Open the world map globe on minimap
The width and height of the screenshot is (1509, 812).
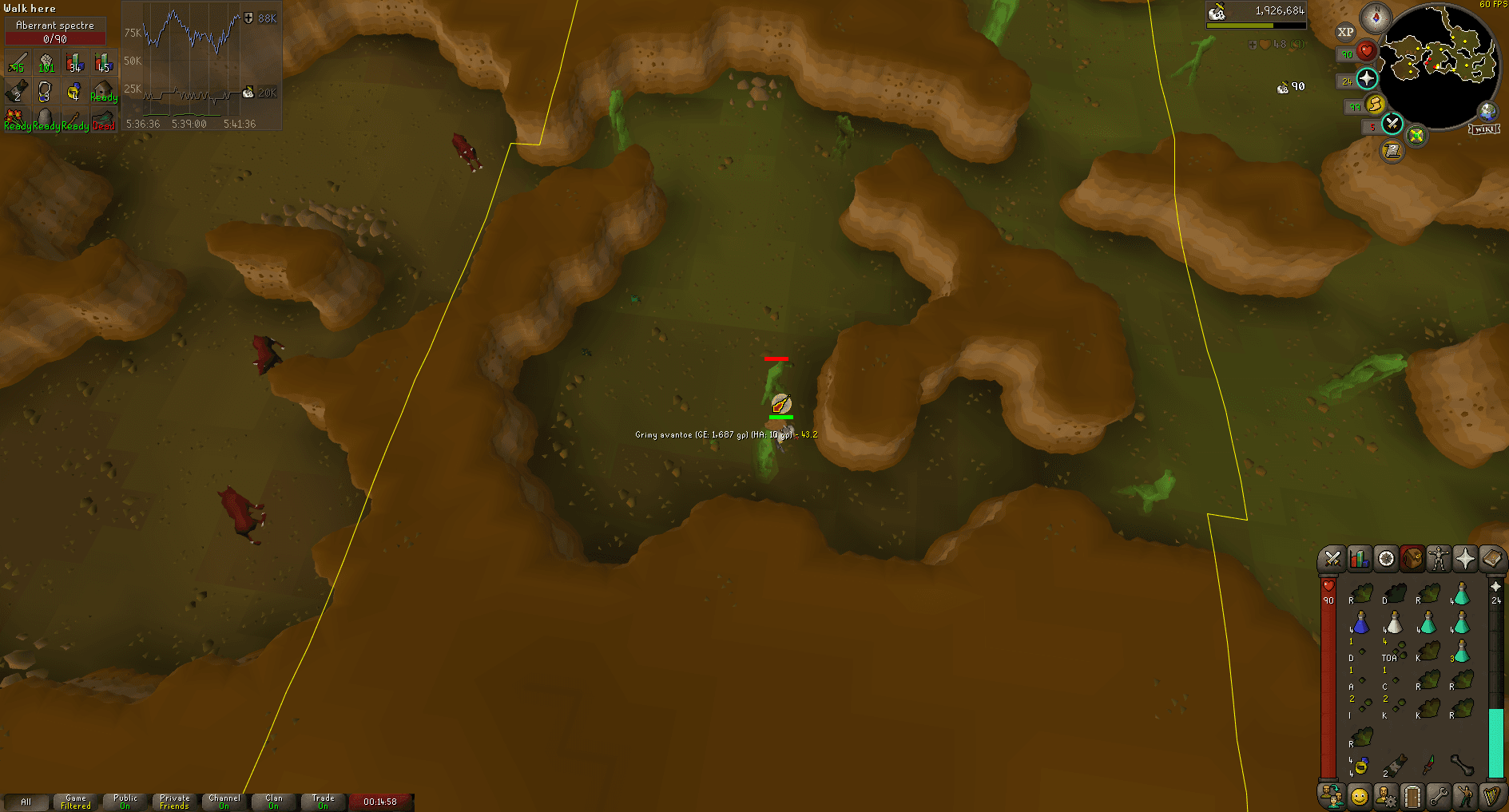point(1487,111)
